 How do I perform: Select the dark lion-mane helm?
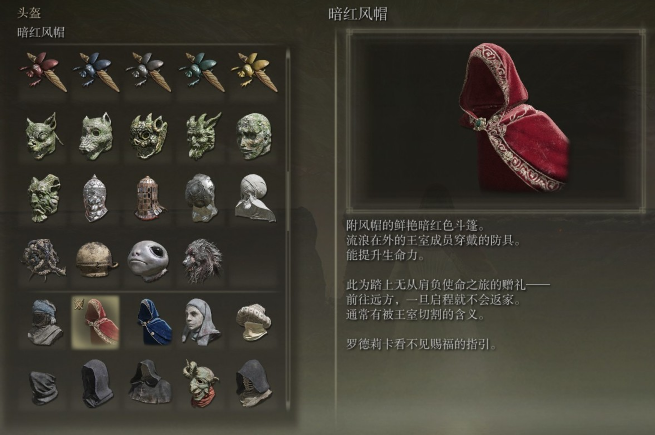pyautogui.click(x=201, y=258)
